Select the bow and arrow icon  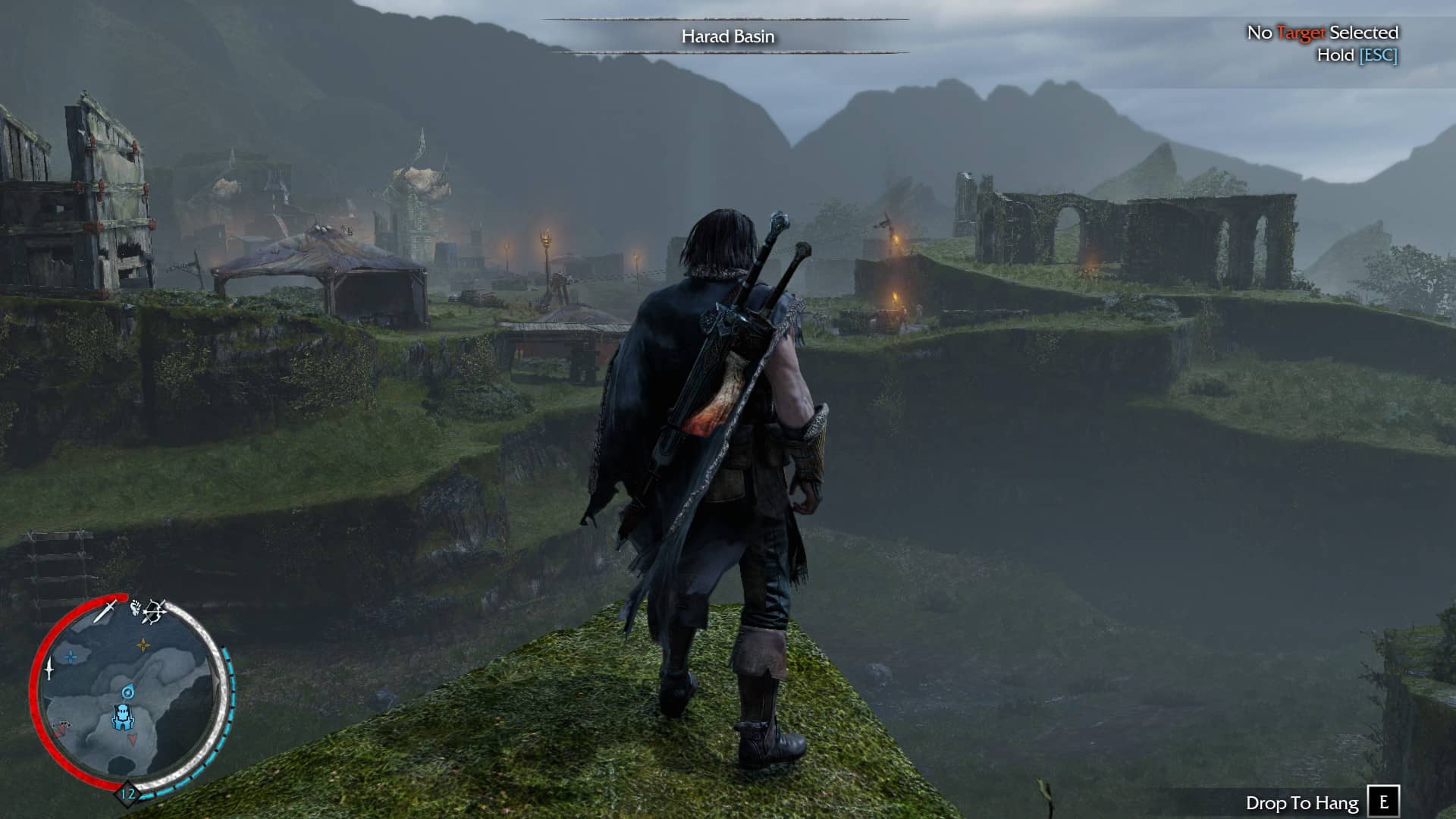tap(155, 611)
